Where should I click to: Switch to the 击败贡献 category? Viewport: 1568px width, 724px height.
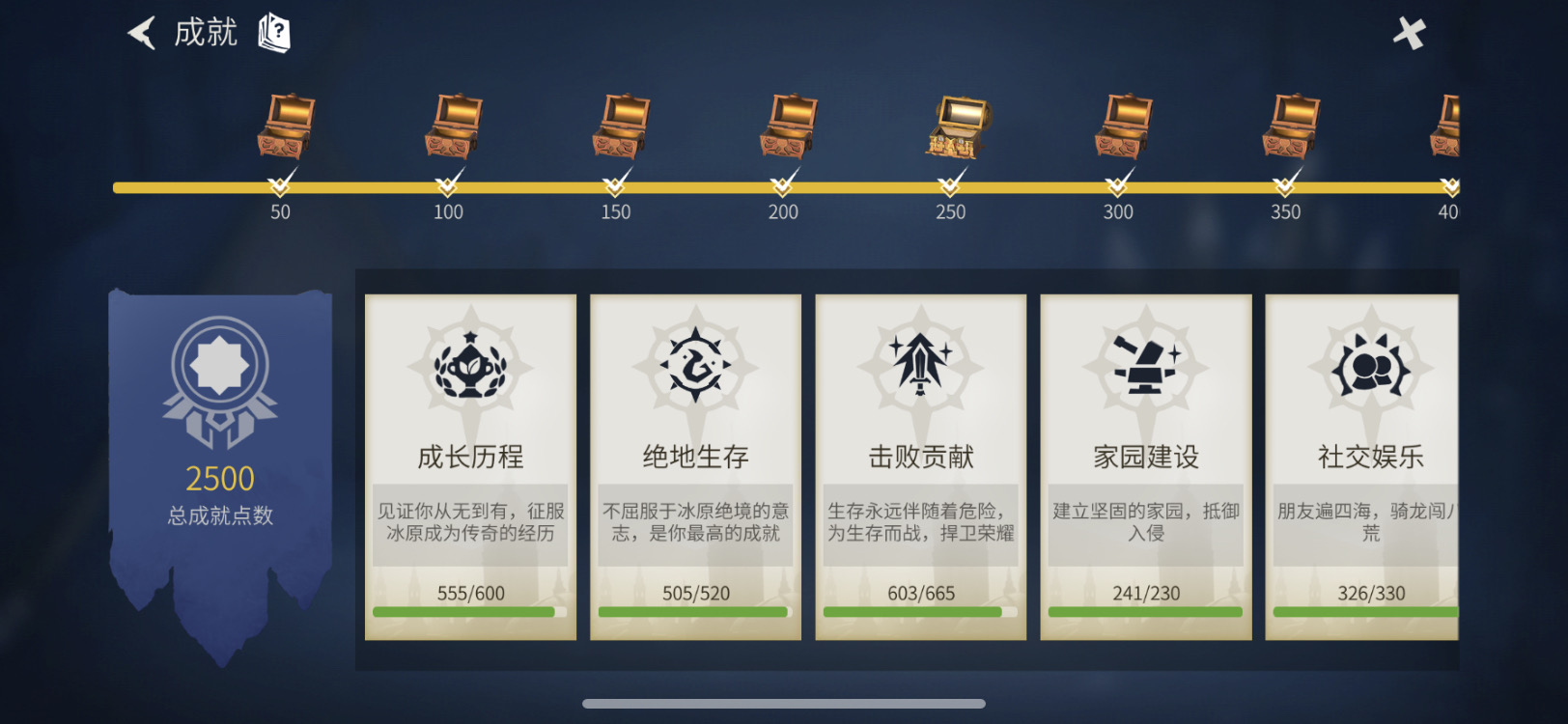(x=919, y=463)
